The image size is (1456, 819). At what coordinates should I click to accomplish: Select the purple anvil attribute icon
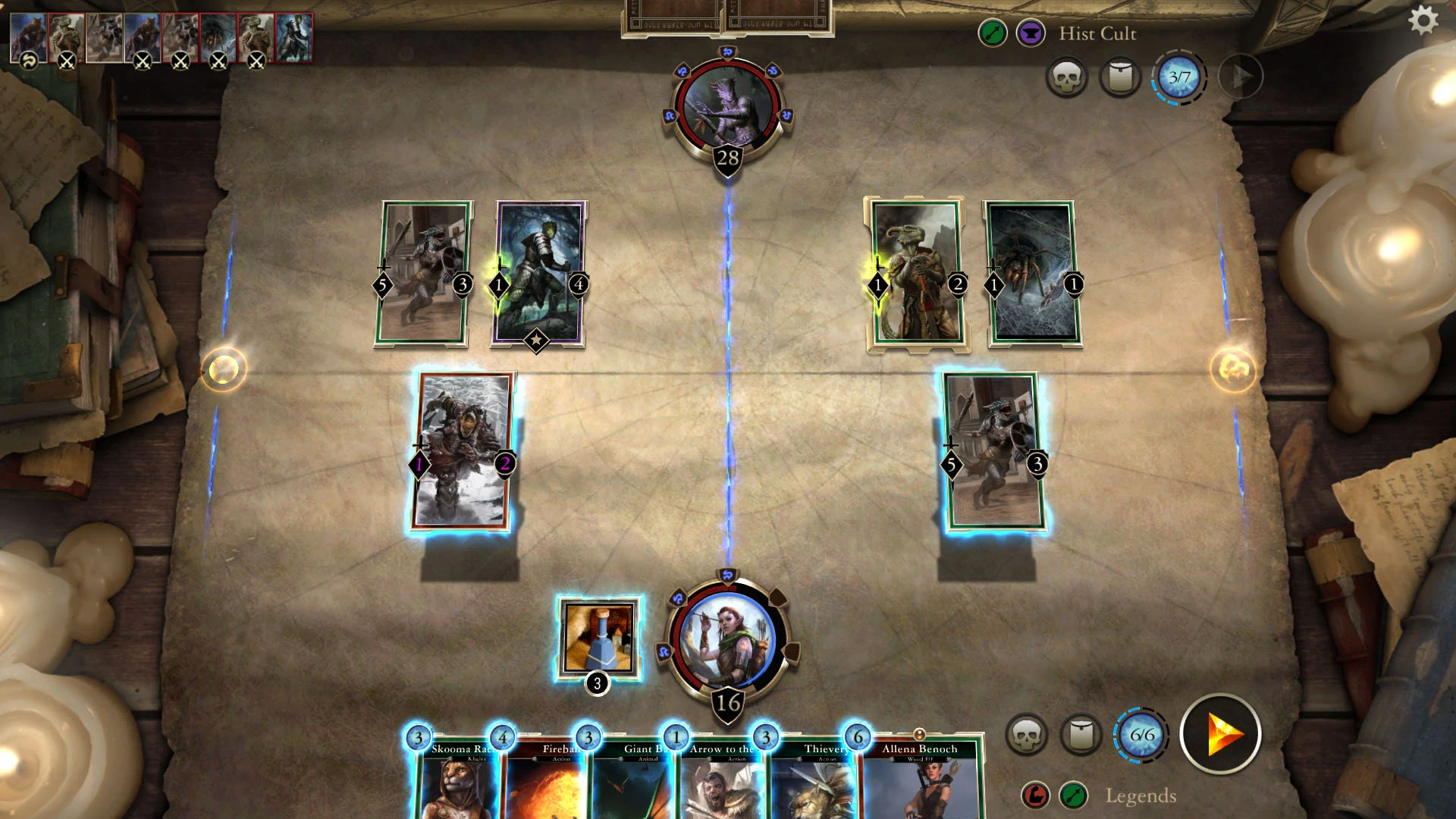tap(1030, 33)
